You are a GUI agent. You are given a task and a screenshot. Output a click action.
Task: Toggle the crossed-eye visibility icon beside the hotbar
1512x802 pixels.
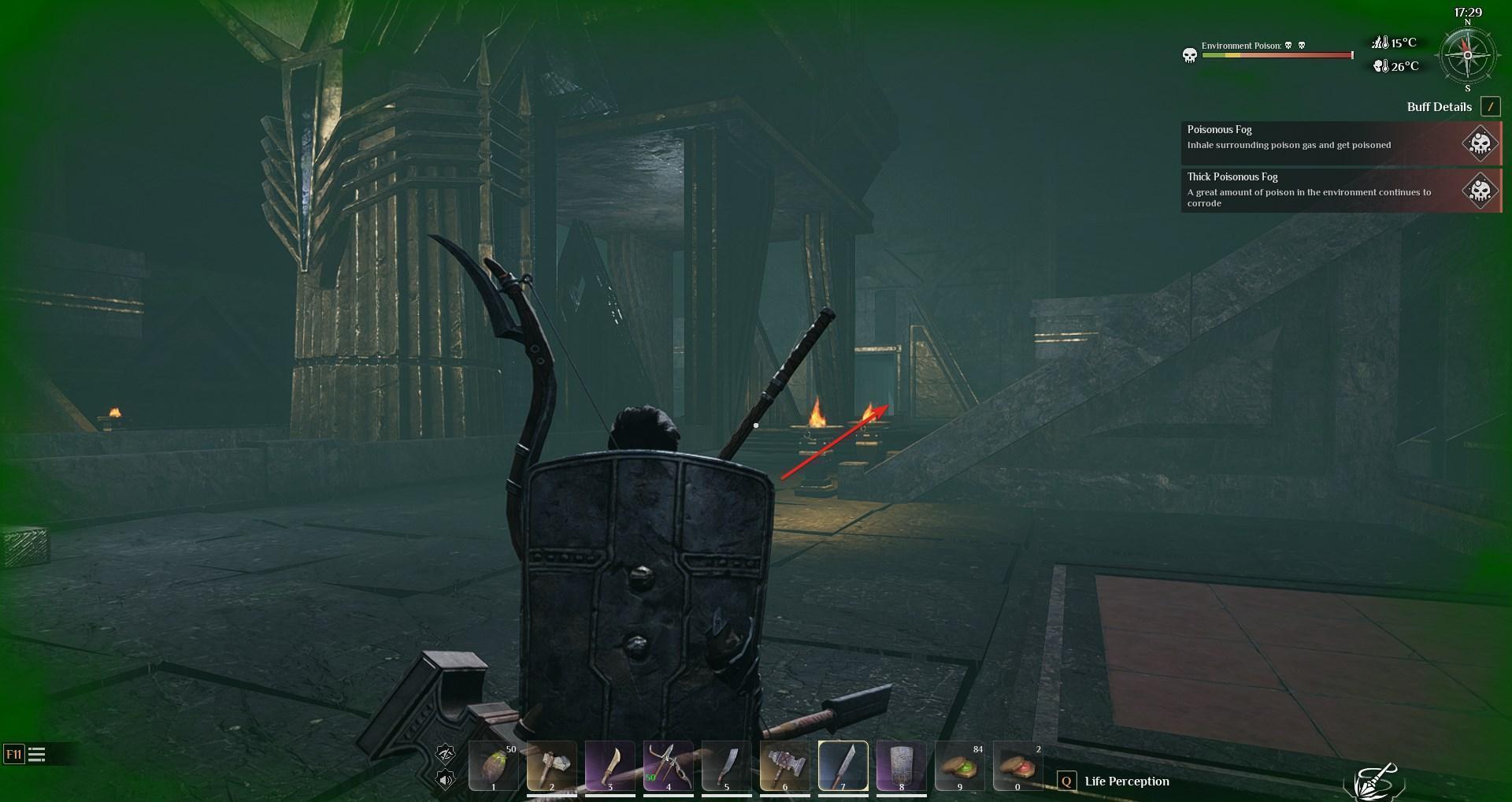[x=446, y=754]
